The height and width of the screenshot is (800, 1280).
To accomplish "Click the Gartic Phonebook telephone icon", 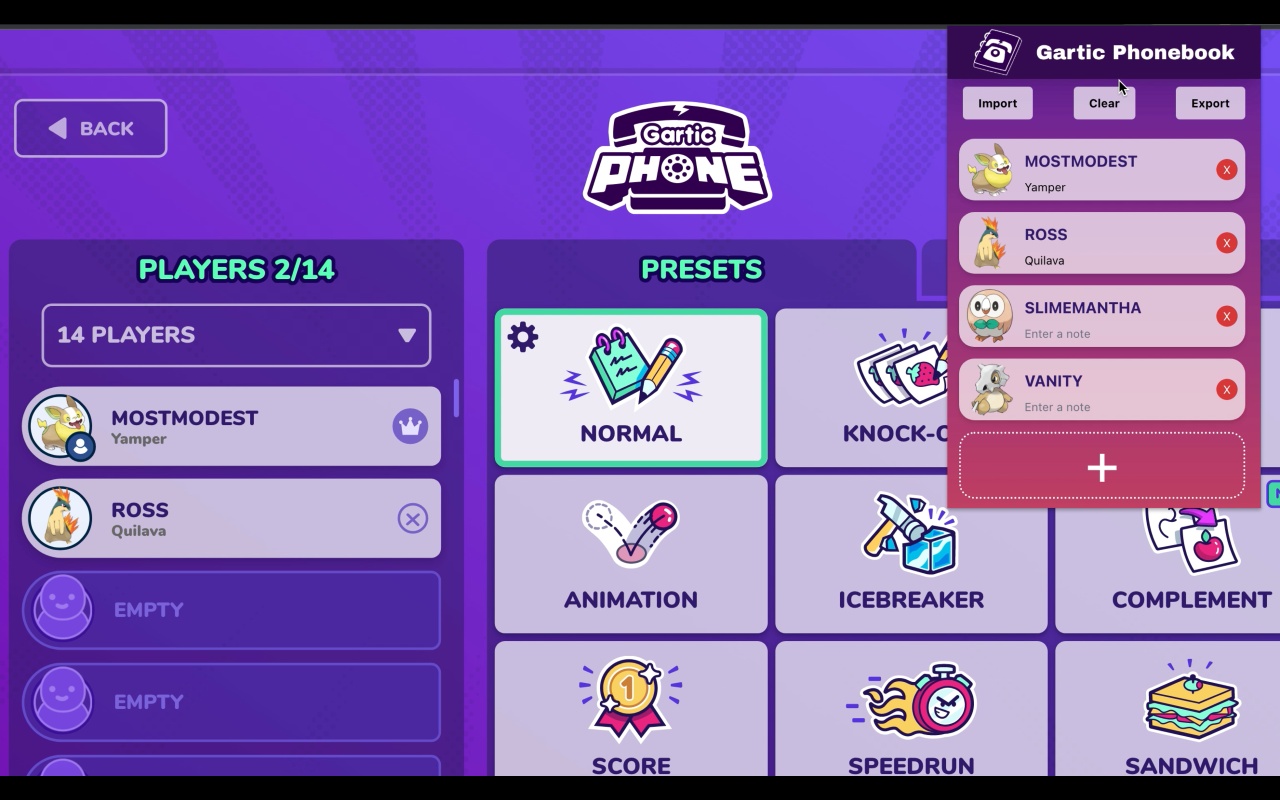I will coord(993,52).
